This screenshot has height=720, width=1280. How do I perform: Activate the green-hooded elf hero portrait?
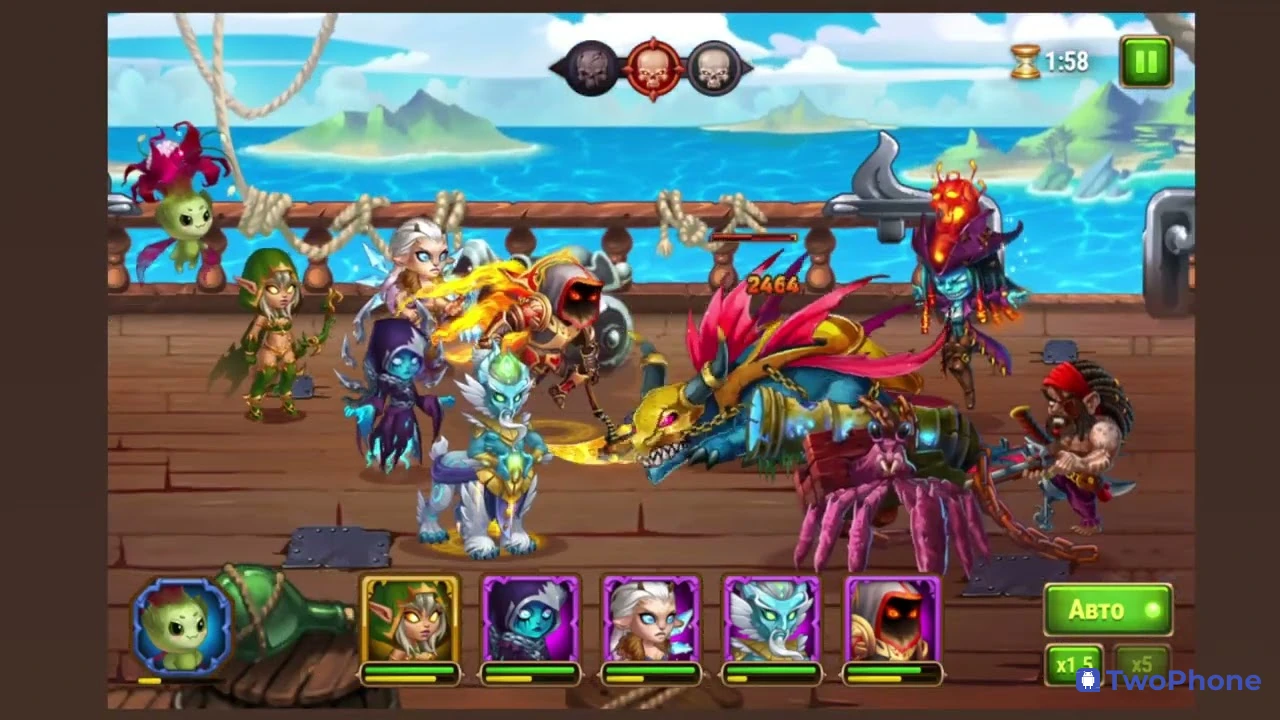(410, 620)
